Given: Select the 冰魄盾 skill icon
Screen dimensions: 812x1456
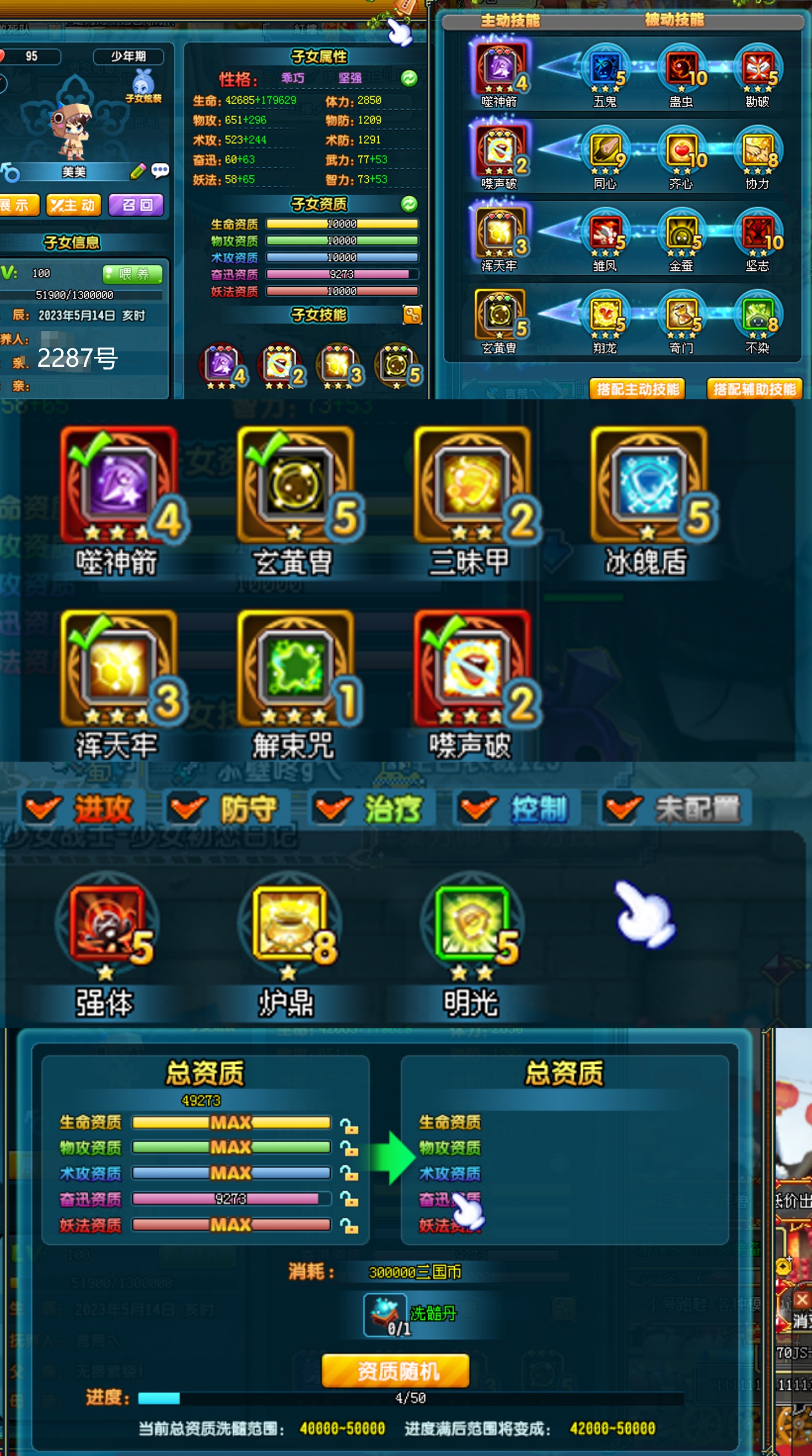Looking at the screenshot, I should point(649,485).
